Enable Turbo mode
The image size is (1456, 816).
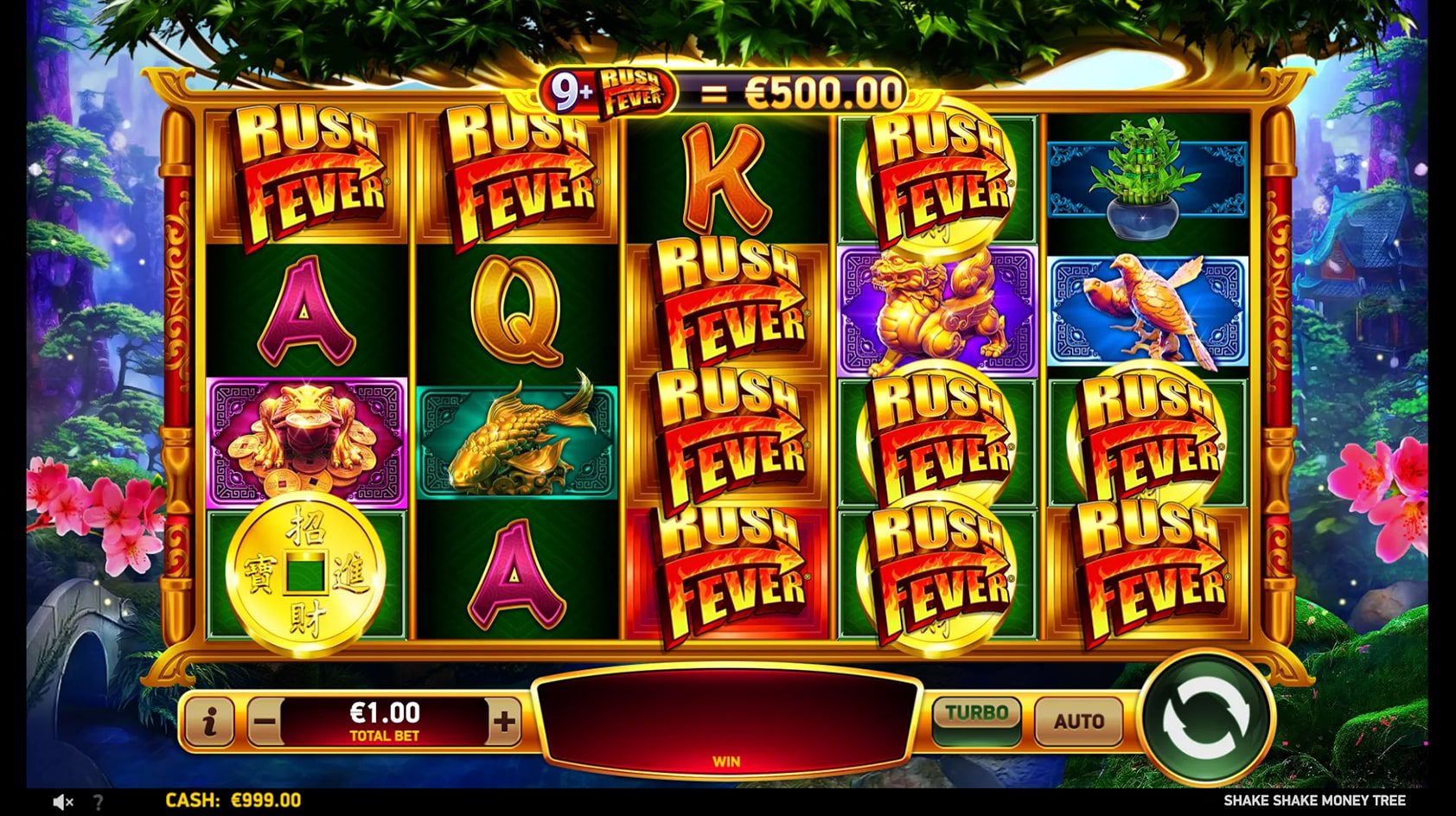coord(976,716)
